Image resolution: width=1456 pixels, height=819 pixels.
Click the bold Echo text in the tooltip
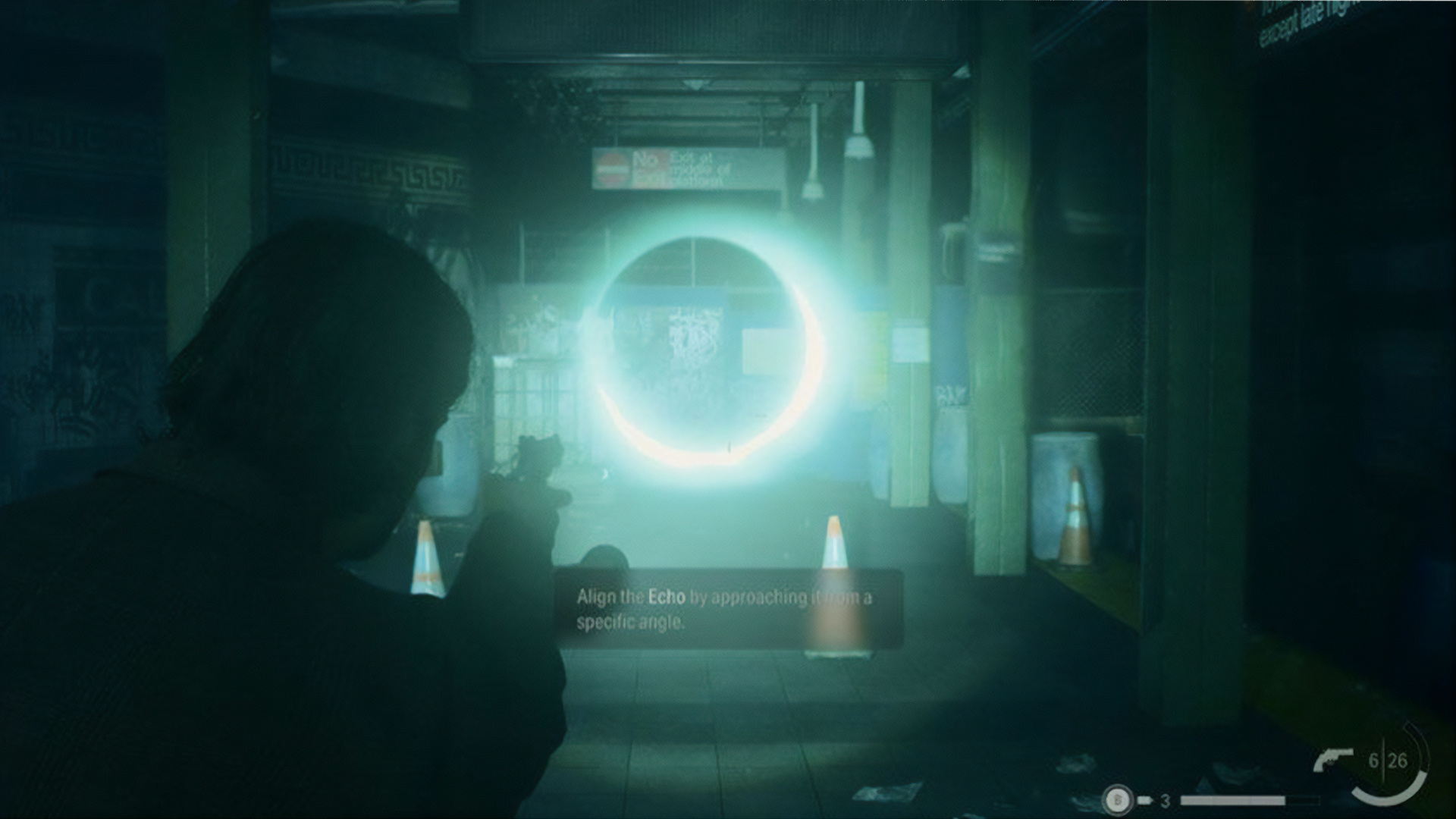(x=665, y=598)
